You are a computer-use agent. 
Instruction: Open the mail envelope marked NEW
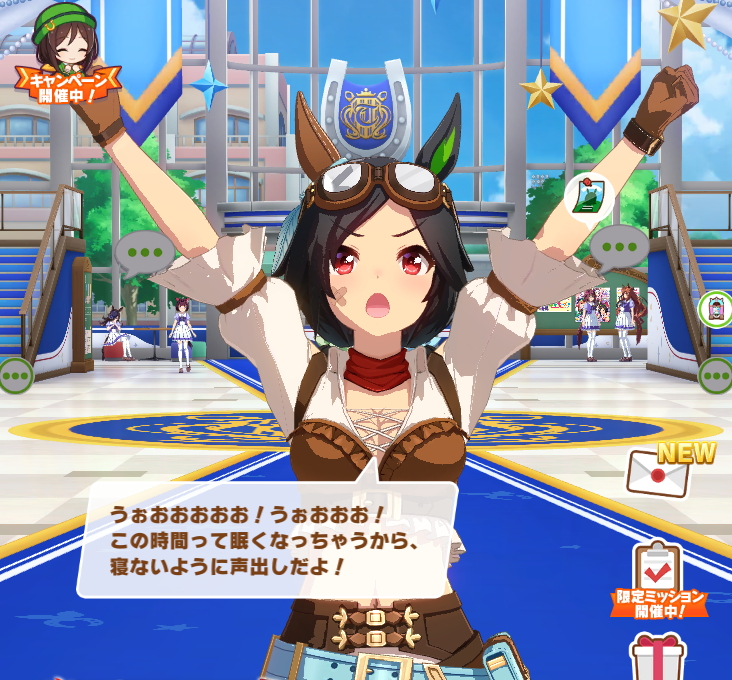[x=659, y=472]
